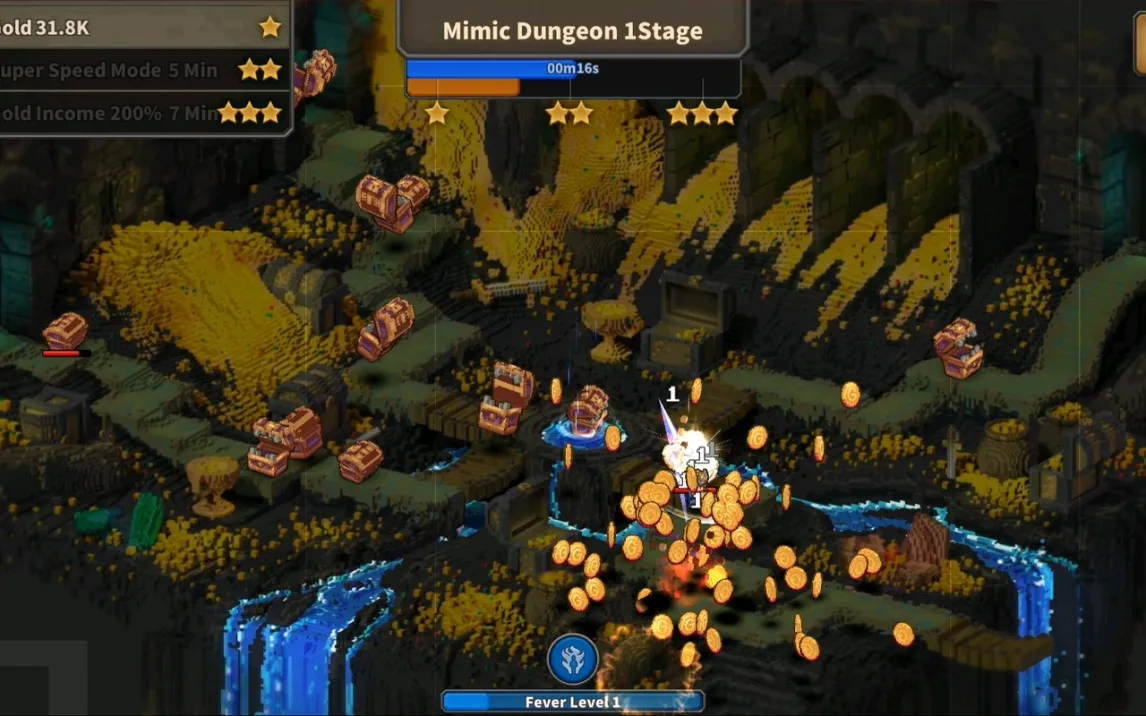Activate the blue Fever flame ability icon
1146x716 pixels.
(x=573, y=659)
